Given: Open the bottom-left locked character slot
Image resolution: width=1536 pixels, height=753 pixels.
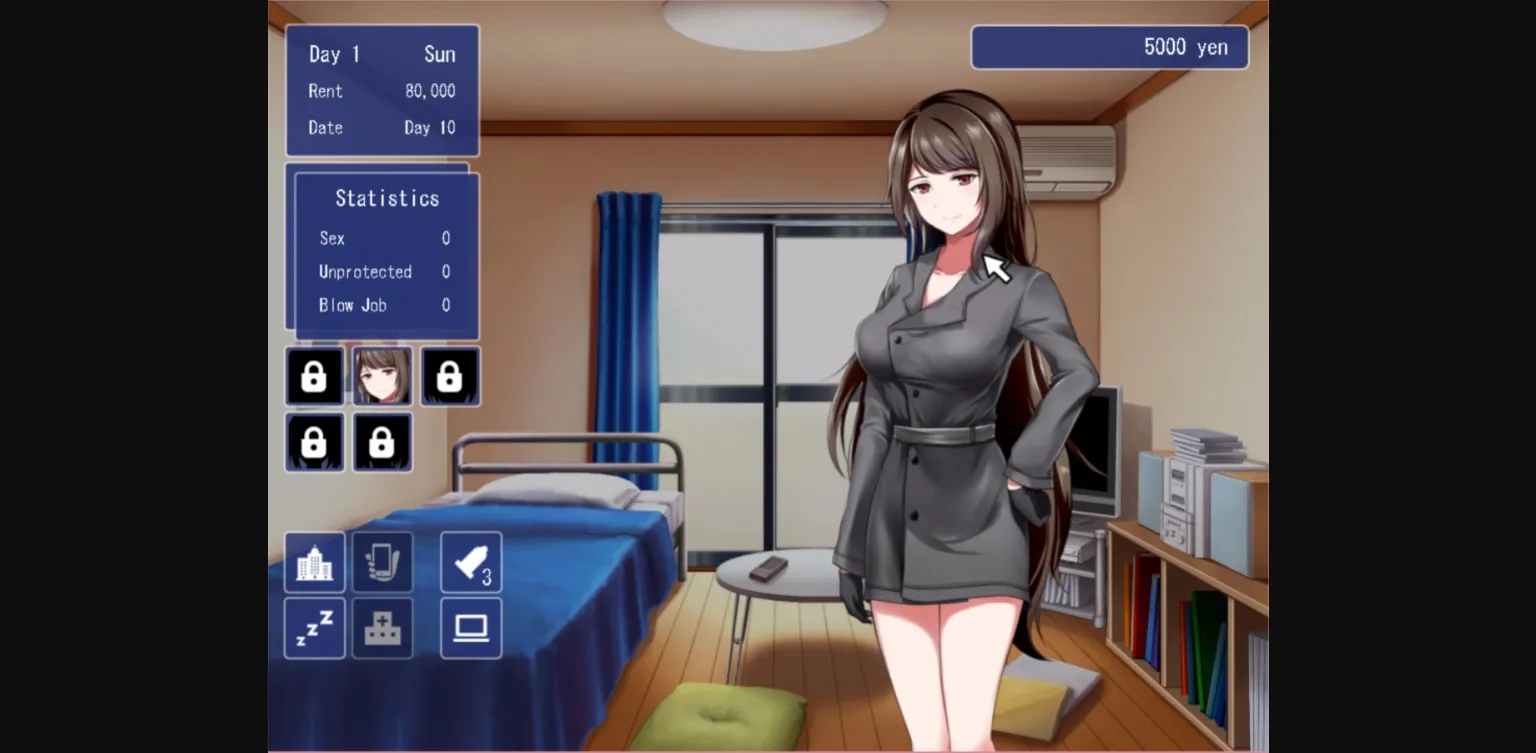Looking at the screenshot, I should coord(314,441).
